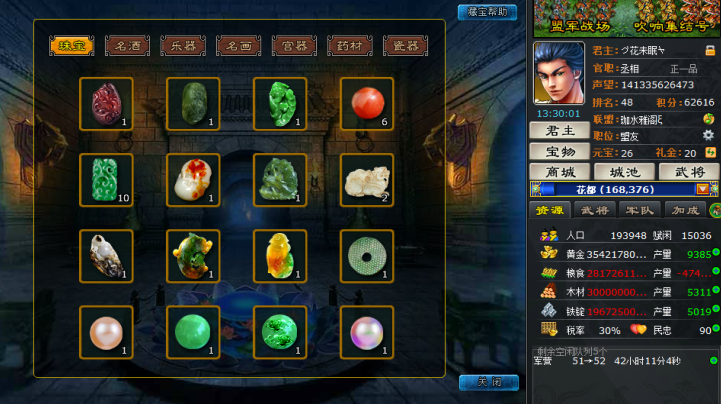Select the 乐器 category tab
The image size is (721, 404).
[183, 46]
